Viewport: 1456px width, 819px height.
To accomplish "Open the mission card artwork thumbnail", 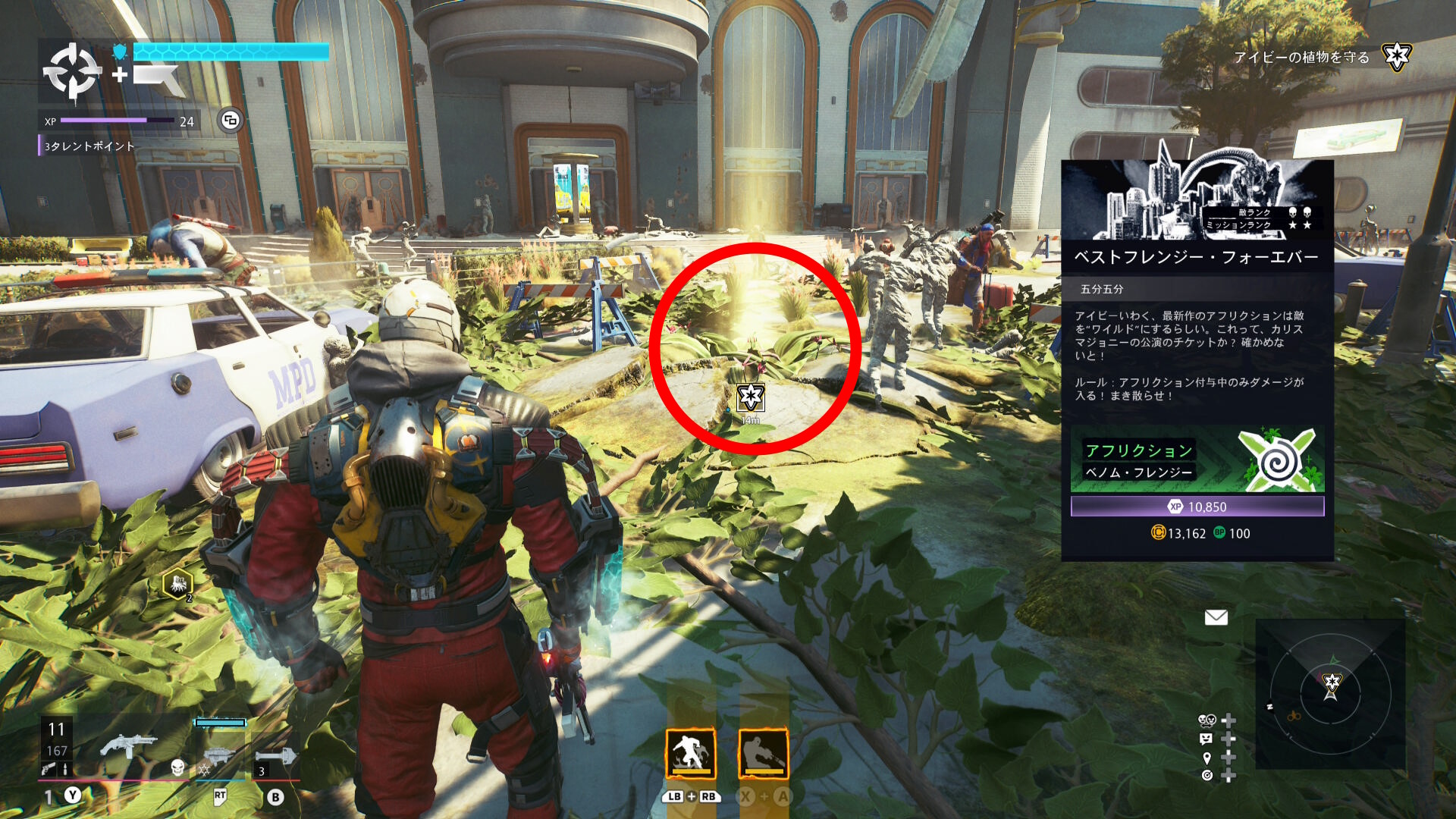I will tap(1197, 199).
